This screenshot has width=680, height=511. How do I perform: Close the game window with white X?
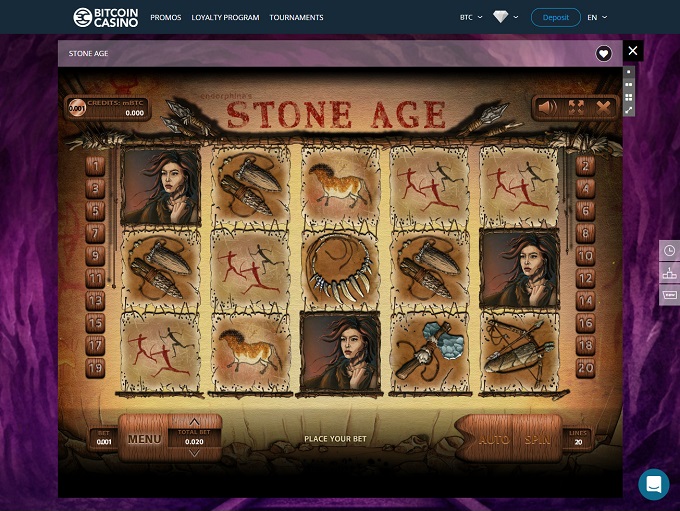click(632, 50)
